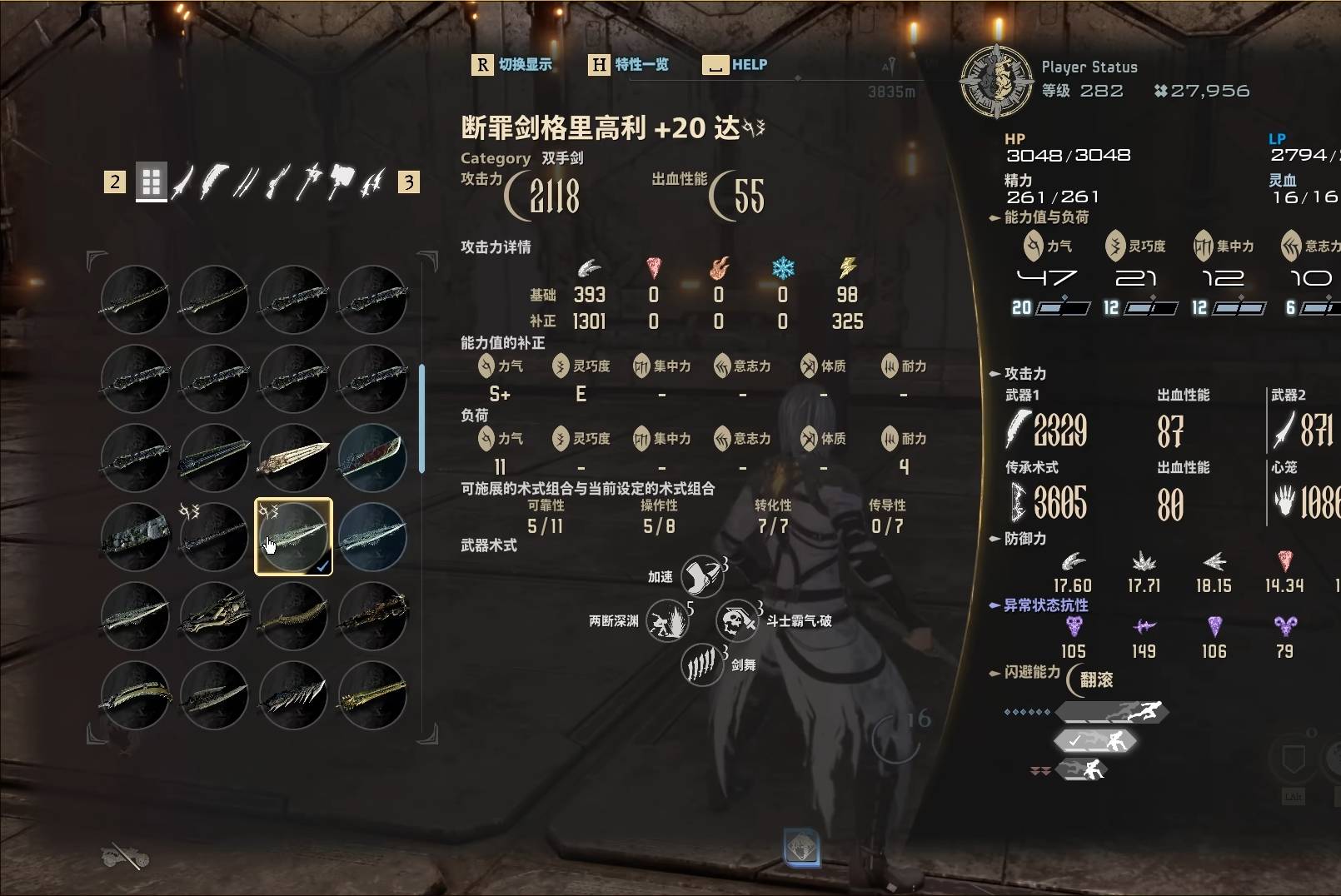Switch to the hammer weapon category tab

point(341,181)
